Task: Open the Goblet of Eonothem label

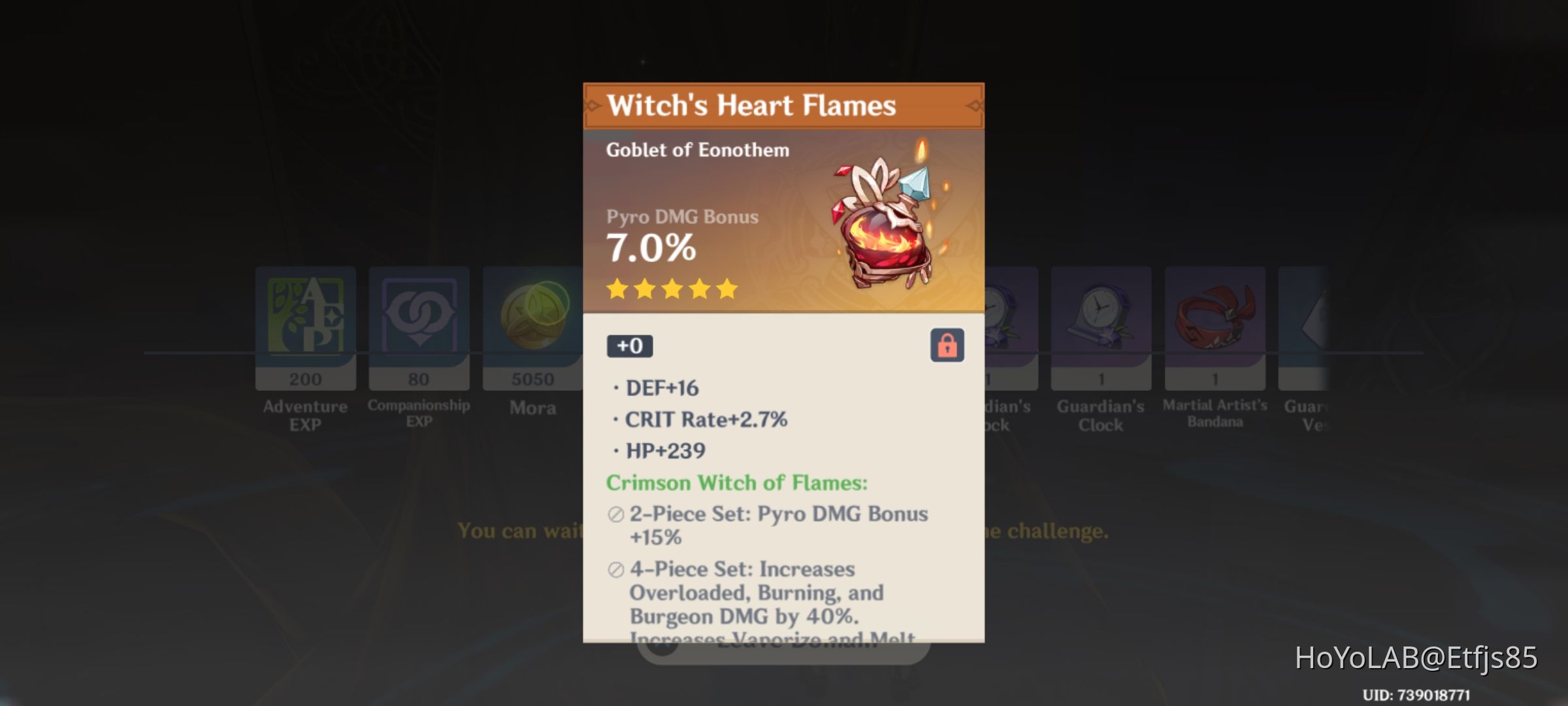Action: pyautogui.click(x=696, y=149)
